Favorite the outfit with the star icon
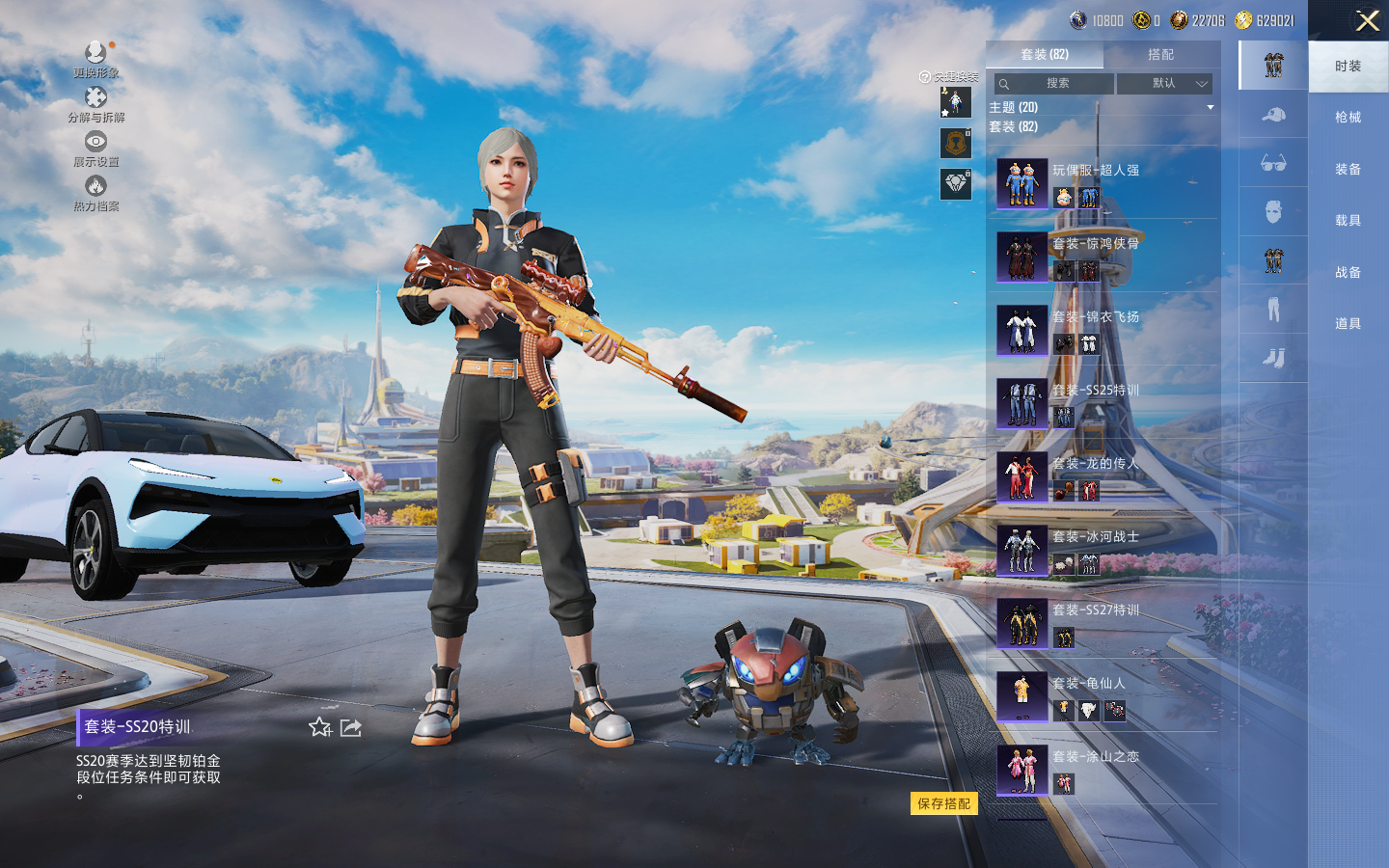Viewport: 1389px width, 868px height. tap(320, 727)
